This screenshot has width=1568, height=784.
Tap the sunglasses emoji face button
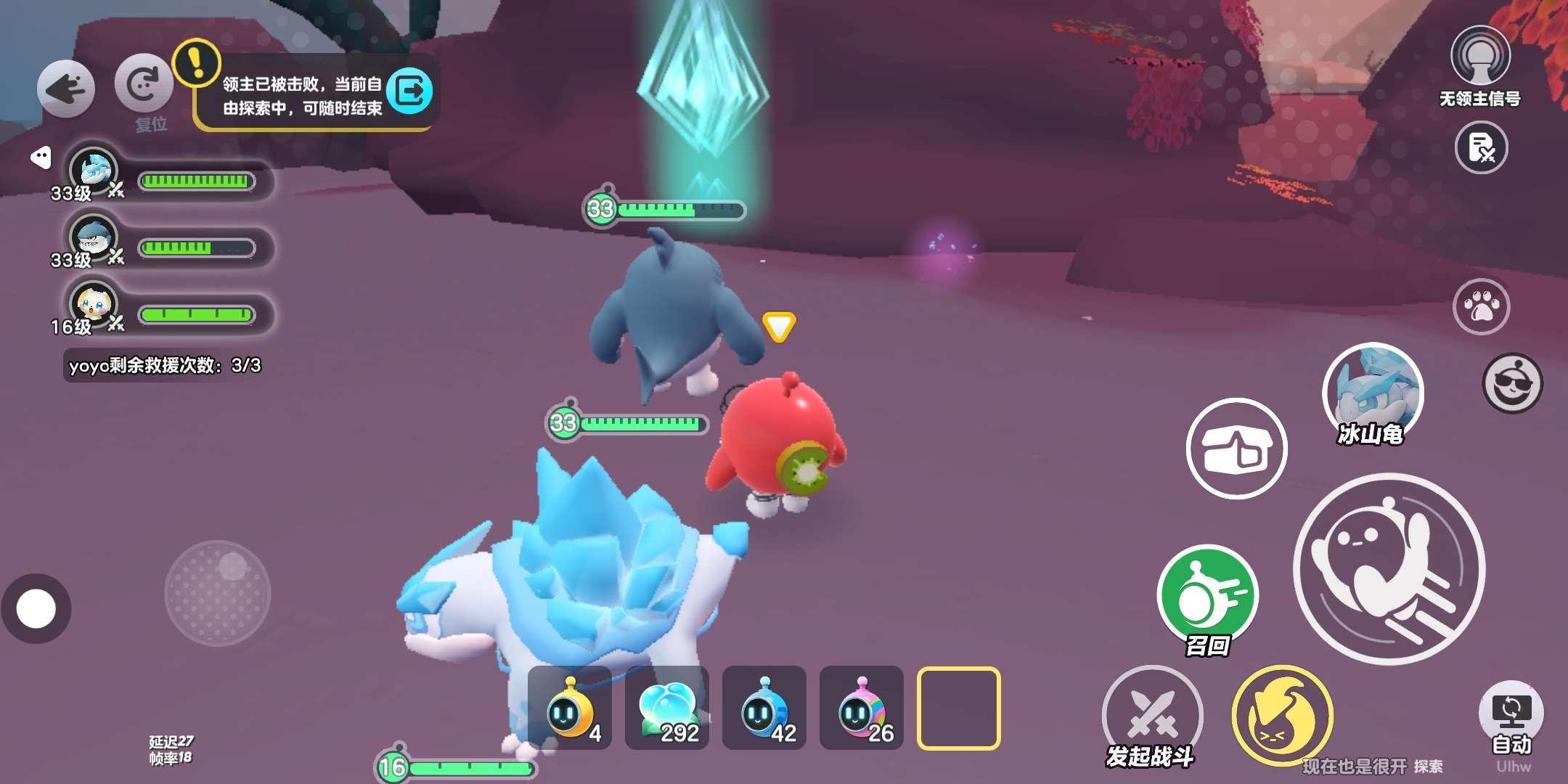[1512, 383]
